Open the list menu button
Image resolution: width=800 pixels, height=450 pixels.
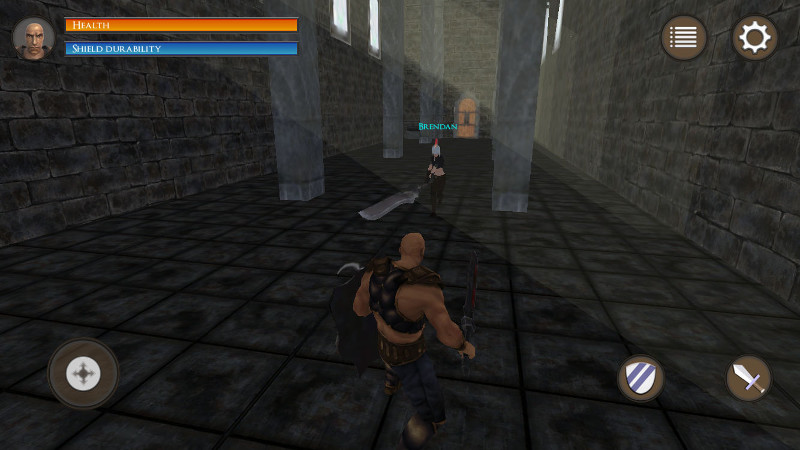tap(684, 38)
